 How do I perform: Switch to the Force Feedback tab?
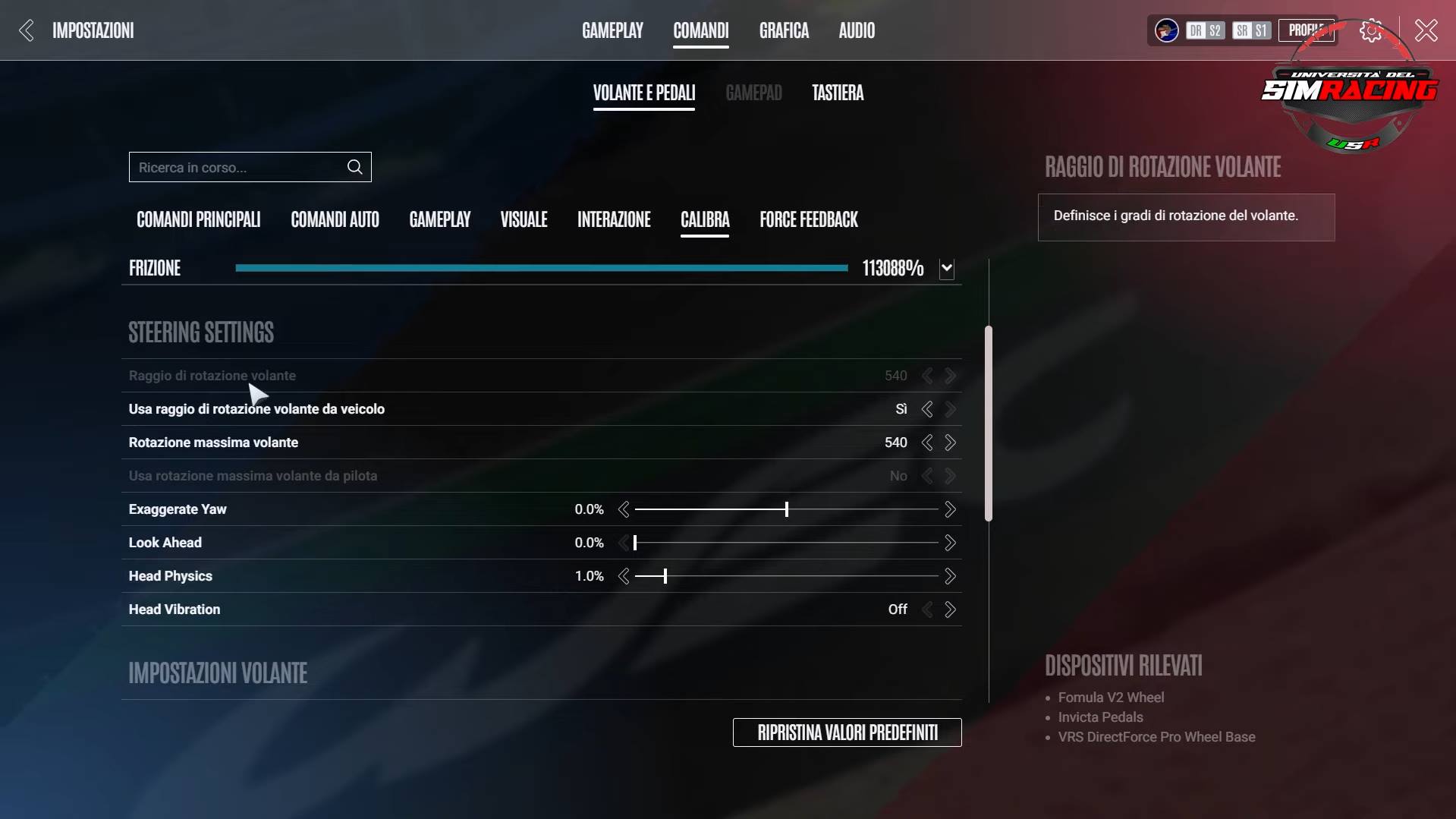tap(808, 219)
